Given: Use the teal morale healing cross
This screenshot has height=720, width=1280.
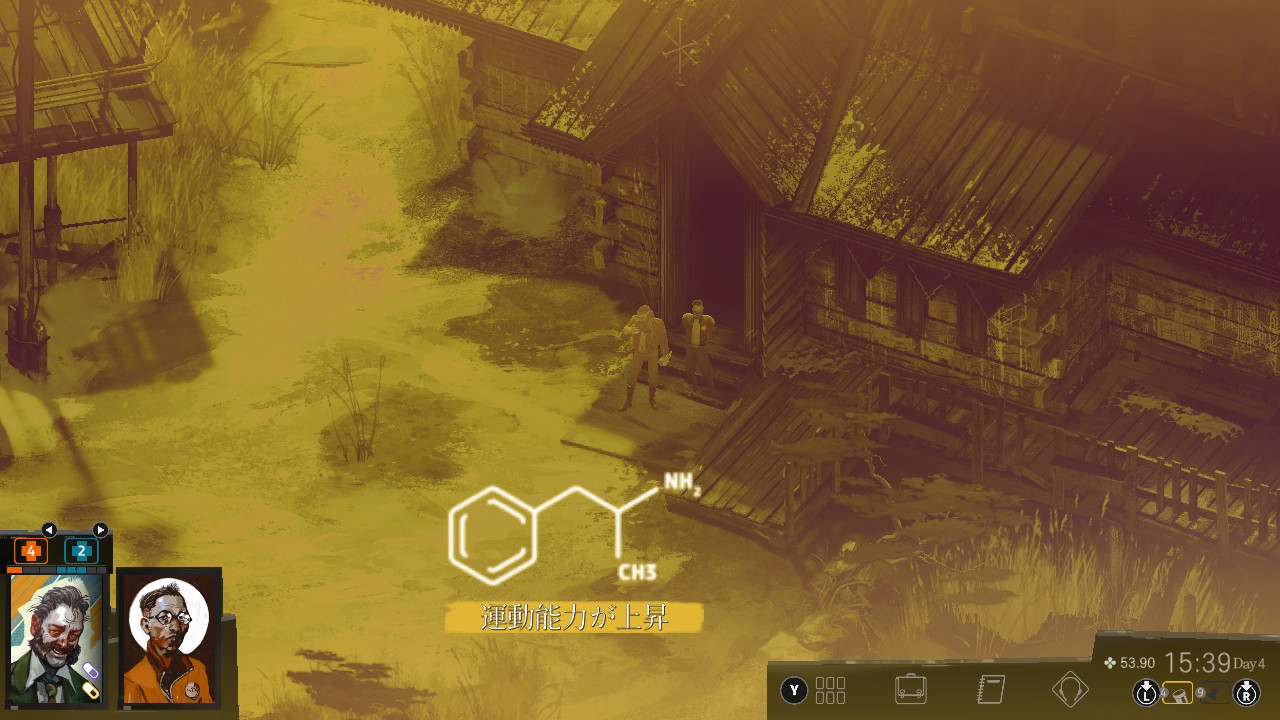Looking at the screenshot, I should pos(81,551).
